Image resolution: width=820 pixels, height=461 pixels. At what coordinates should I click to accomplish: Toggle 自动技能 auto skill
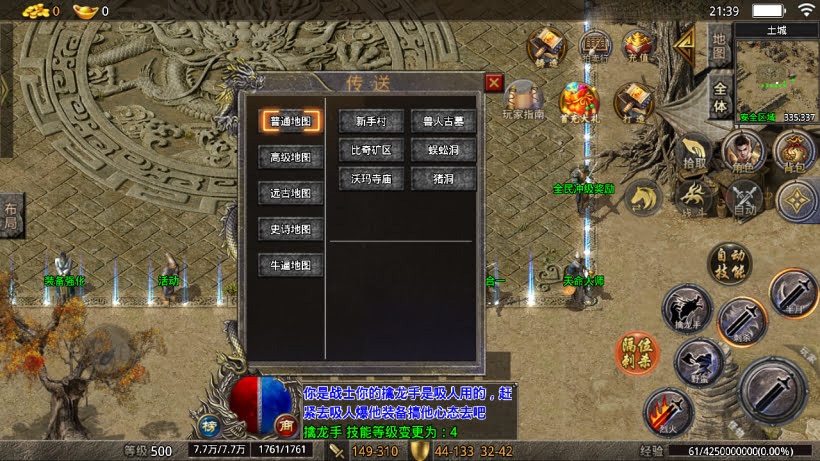[x=730, y=262]
